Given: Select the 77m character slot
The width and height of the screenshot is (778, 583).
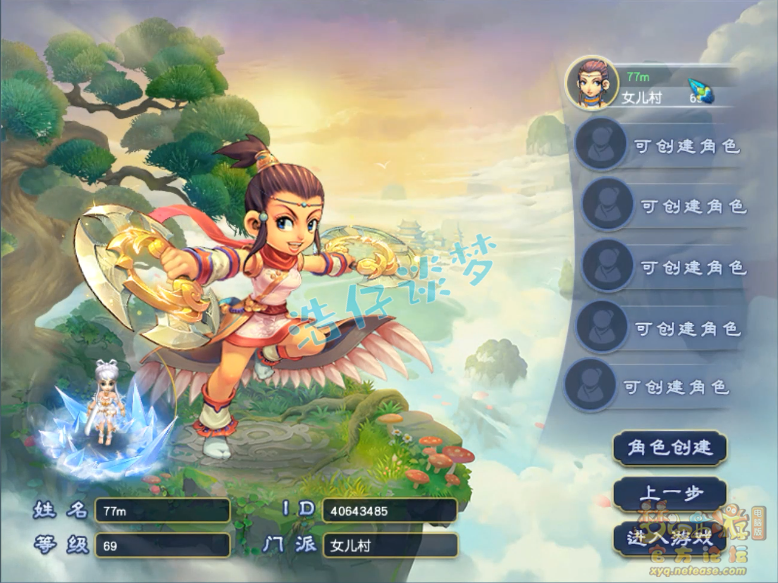Looking at the screenshot, I should pos(655,85).
